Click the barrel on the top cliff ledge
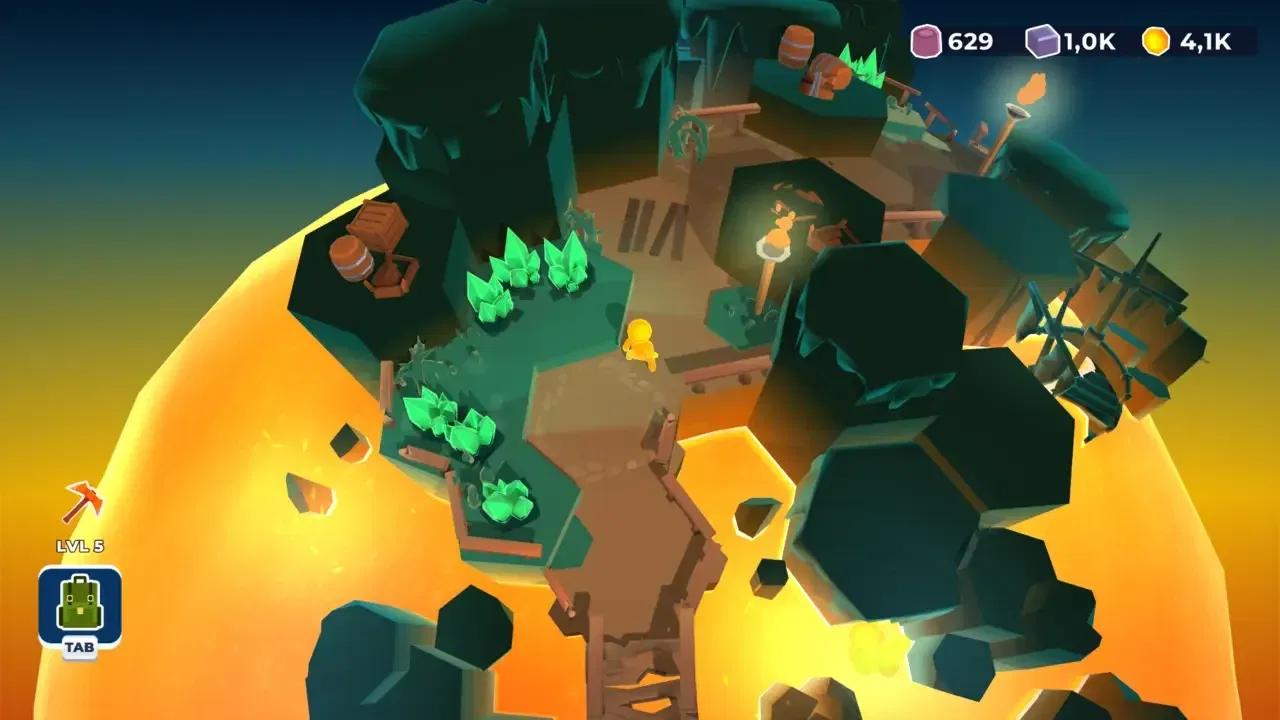The width and height of the screenshot is (1280, 720). [796, 45]
